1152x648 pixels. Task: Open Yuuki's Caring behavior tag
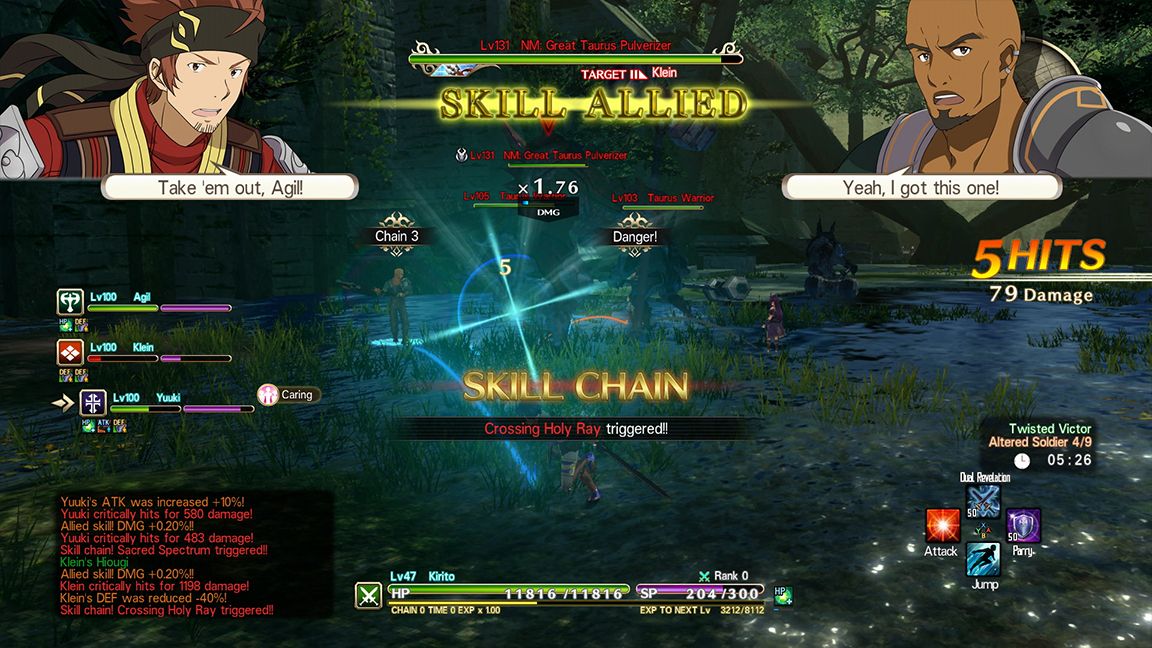[286, 395]
